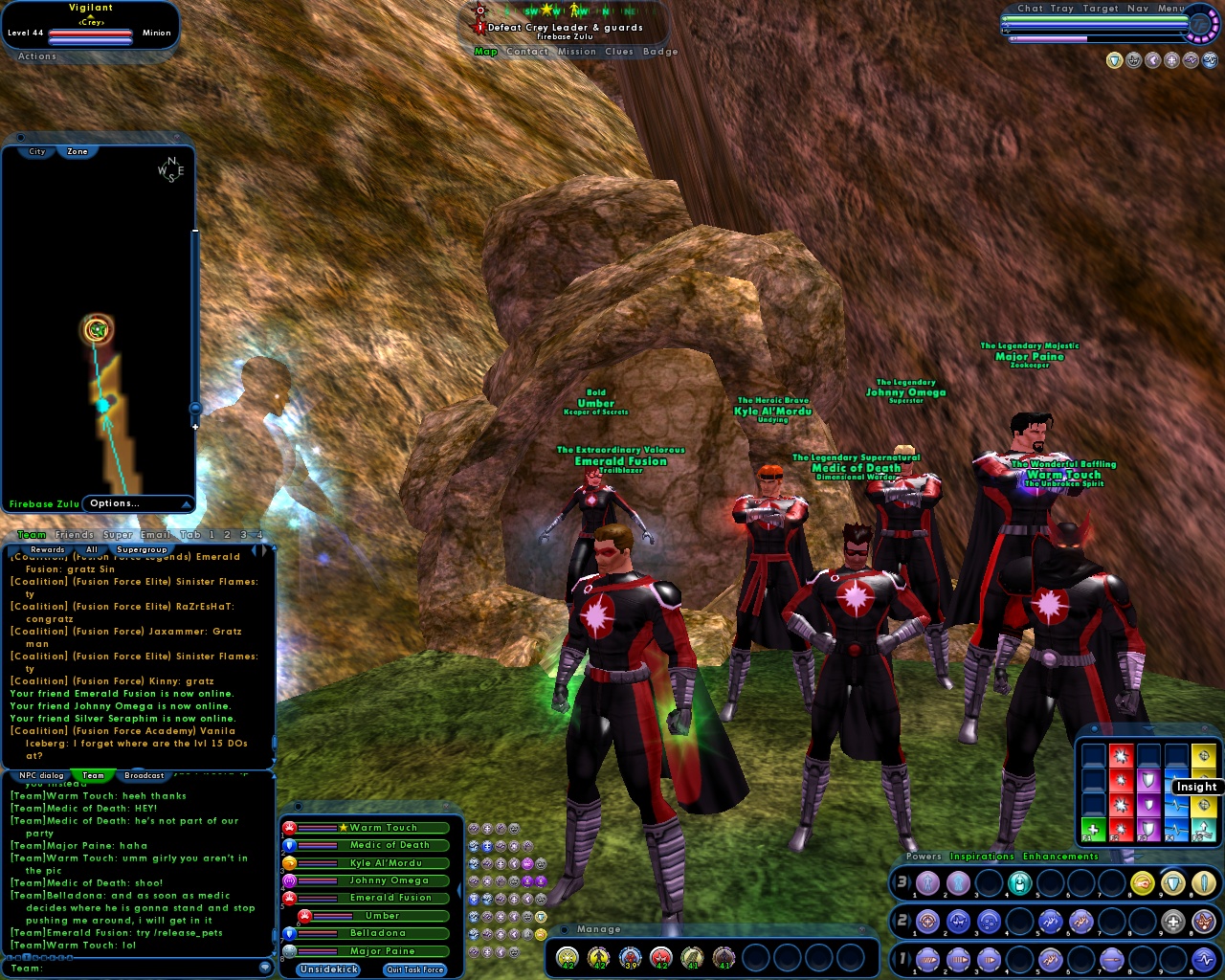Fire the first dart power in tray 1

coord(927,959)
